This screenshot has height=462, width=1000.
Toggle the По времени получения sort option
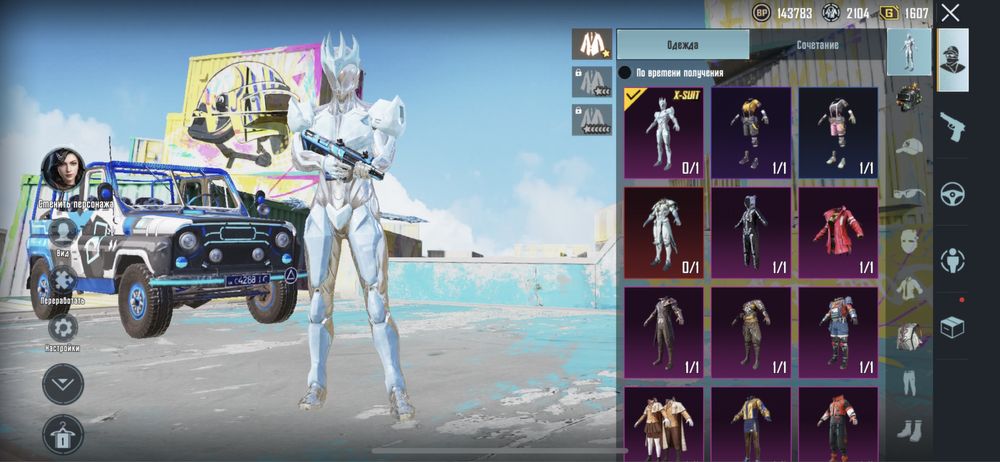625,72
